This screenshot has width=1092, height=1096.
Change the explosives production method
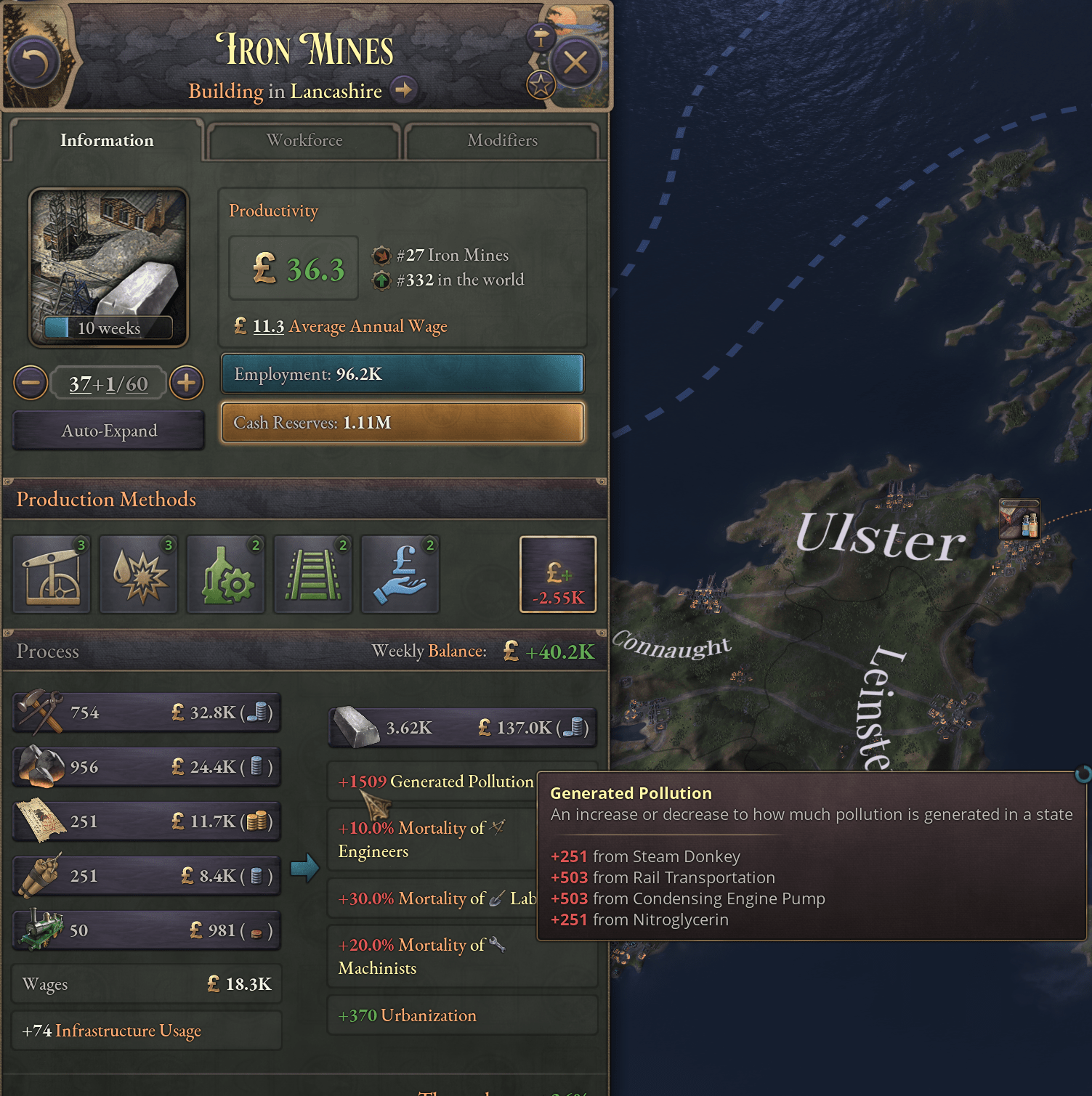[139, 575]
